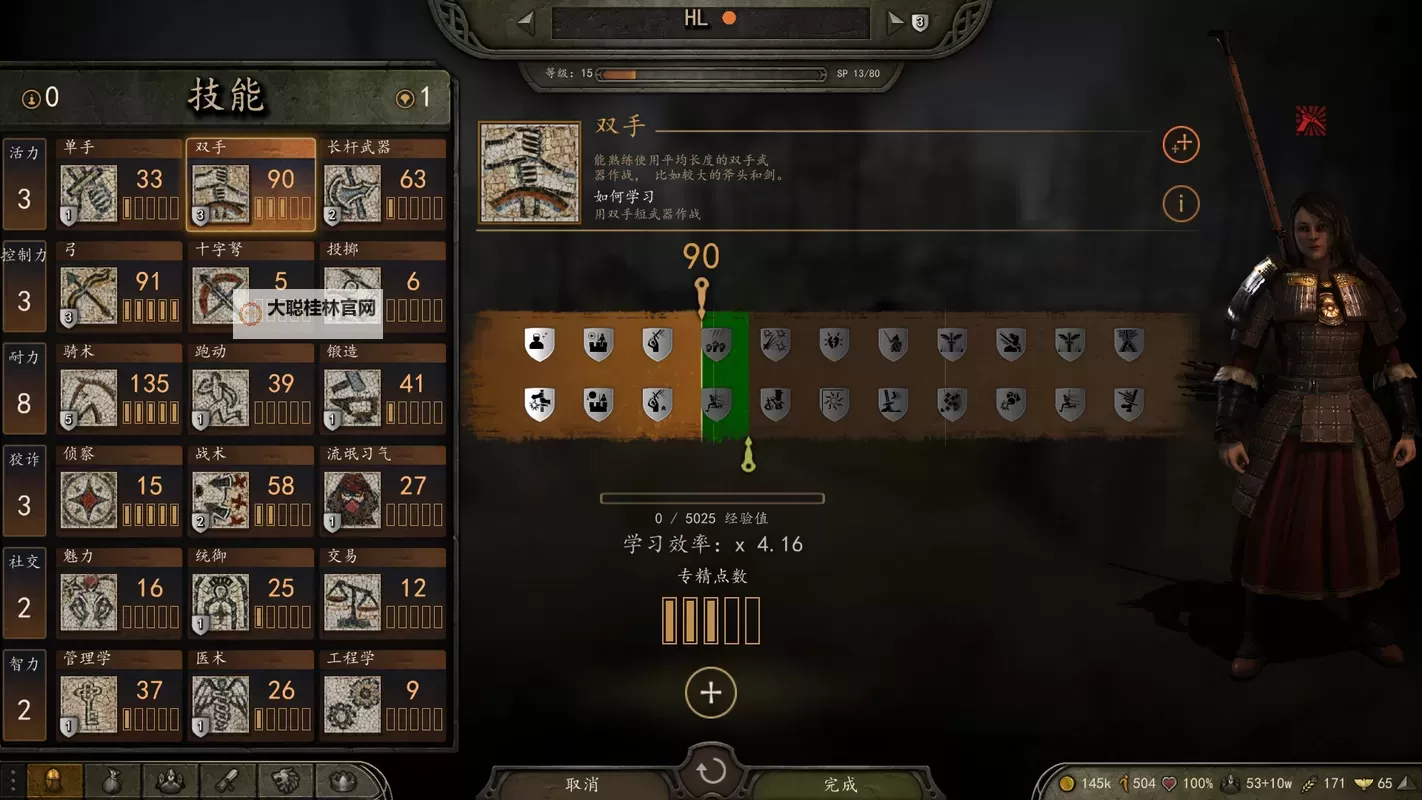The width and height of the screenshot is (1422, 800).
Task: Open the quests sword tab
Action: coord(227,783)
